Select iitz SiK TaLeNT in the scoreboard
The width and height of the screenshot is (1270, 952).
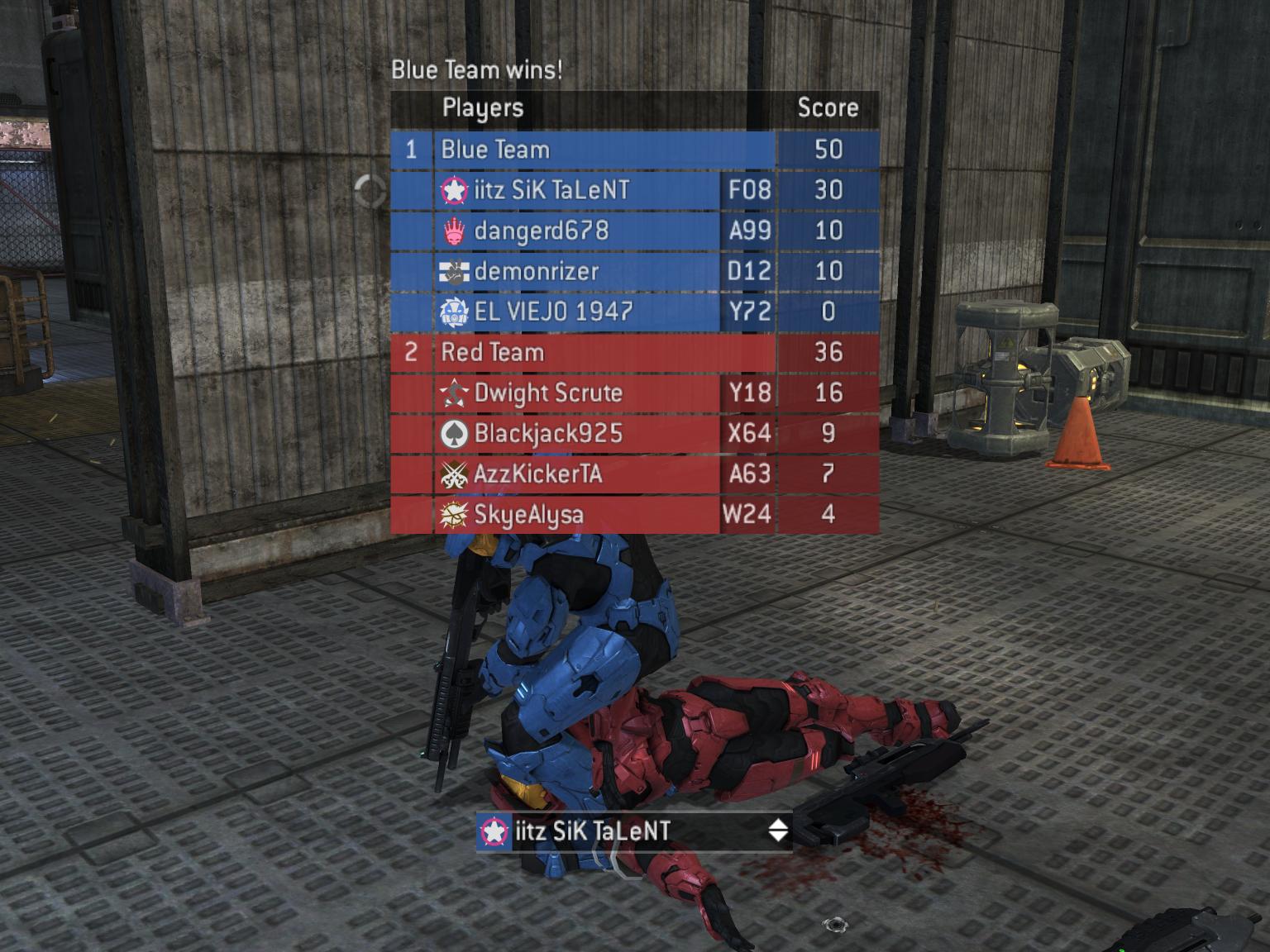[579, 190]
